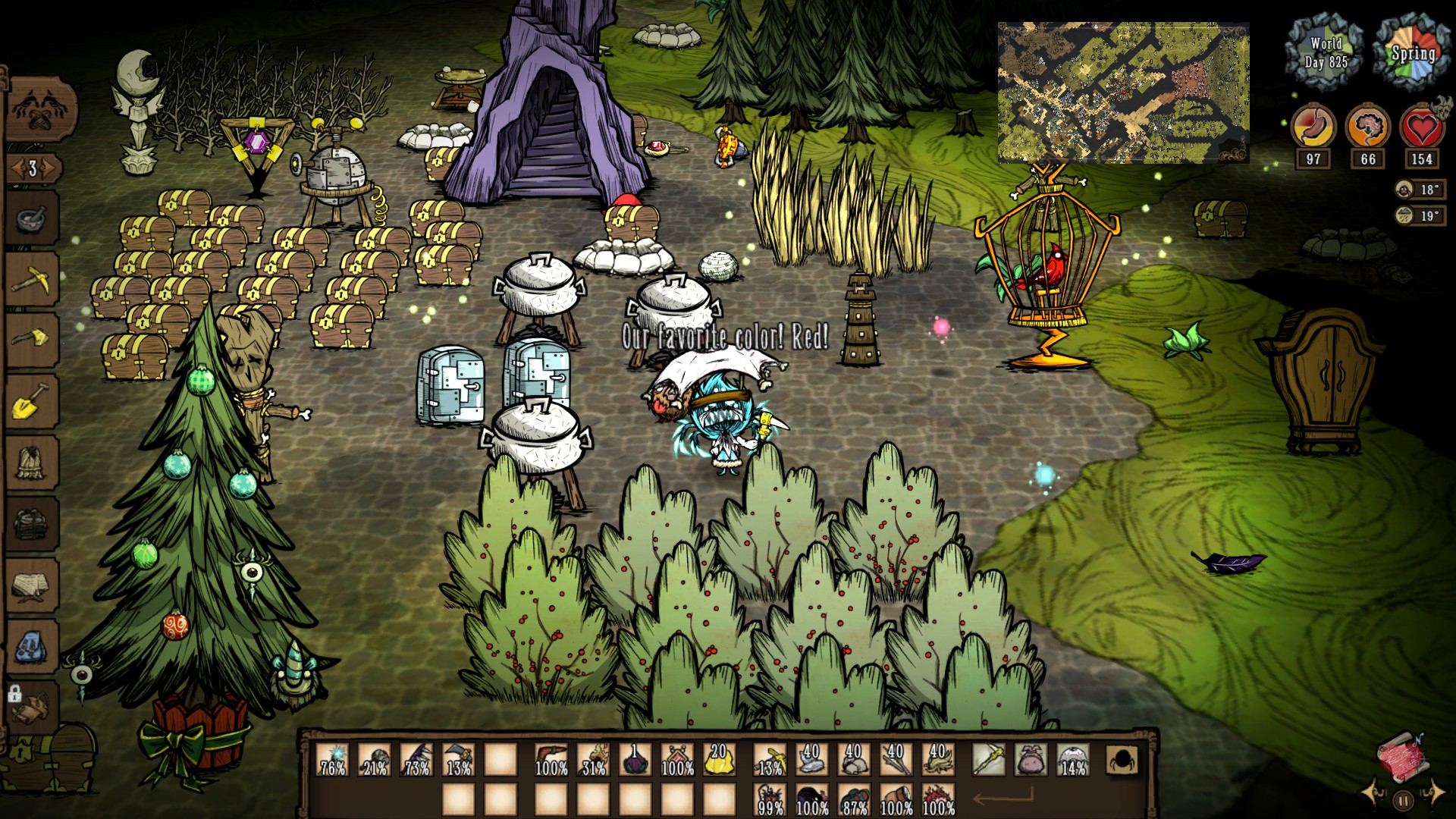Select the torch at 31% durability
Viewport: 1456px width, 819px height.
pyautogui.click(x=593, y=758)
